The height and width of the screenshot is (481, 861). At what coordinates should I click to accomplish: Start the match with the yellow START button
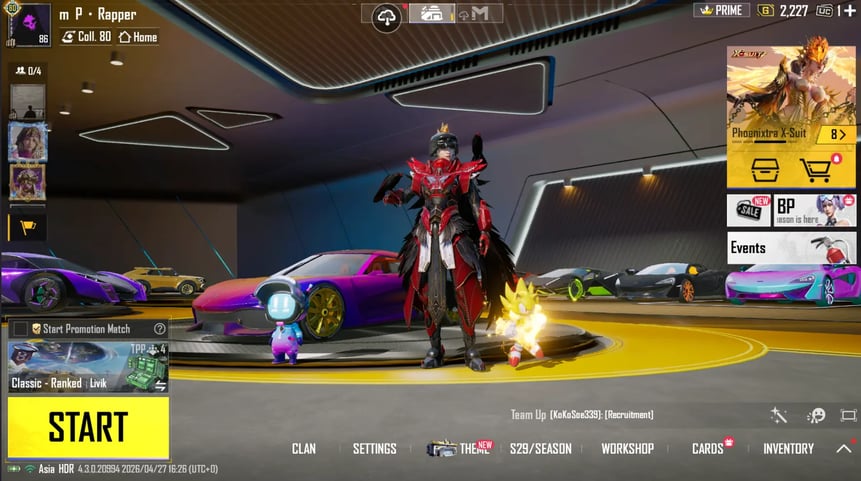tap(88, 428)
